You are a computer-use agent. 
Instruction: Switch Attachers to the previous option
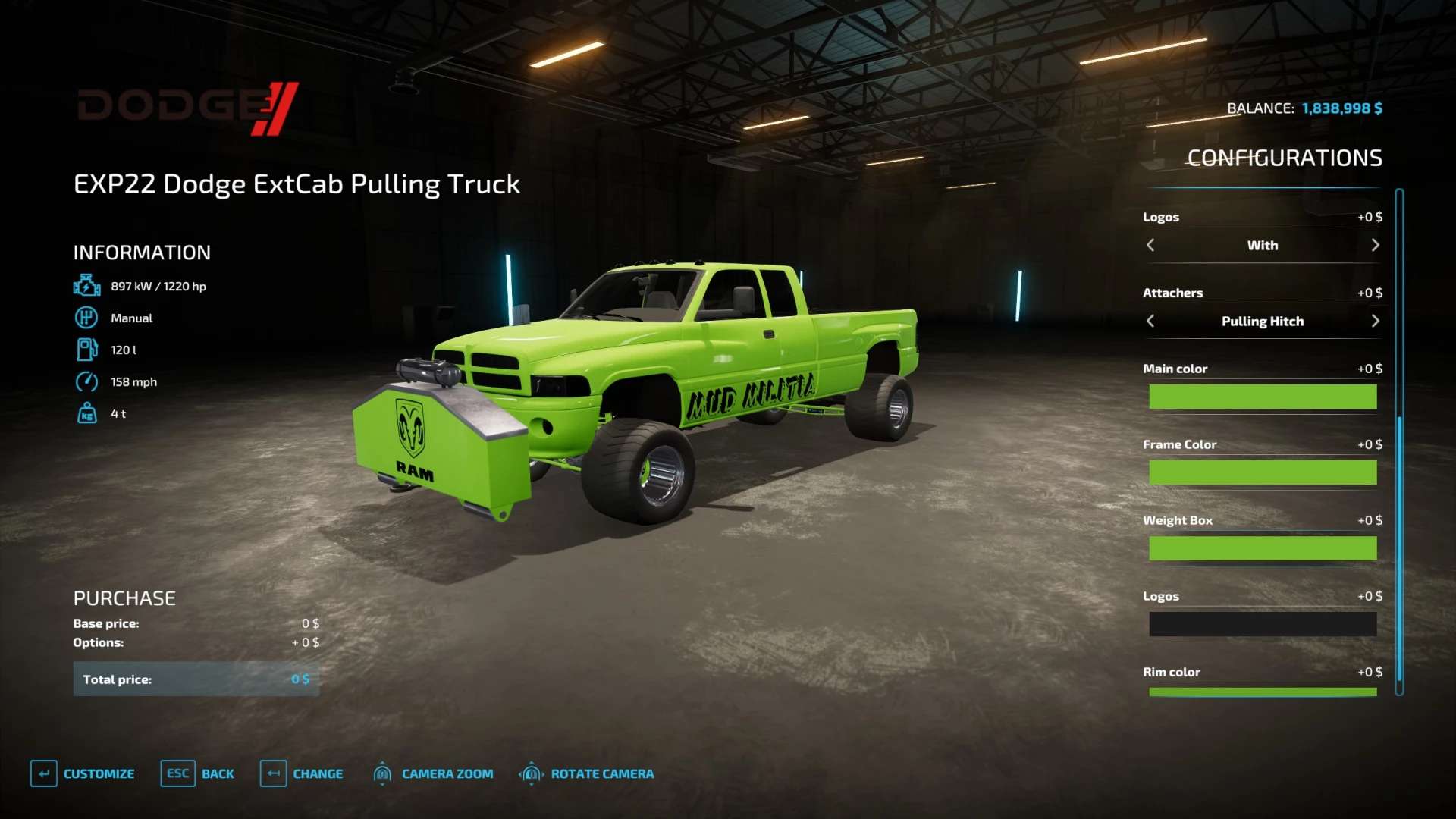point(1150,321)
